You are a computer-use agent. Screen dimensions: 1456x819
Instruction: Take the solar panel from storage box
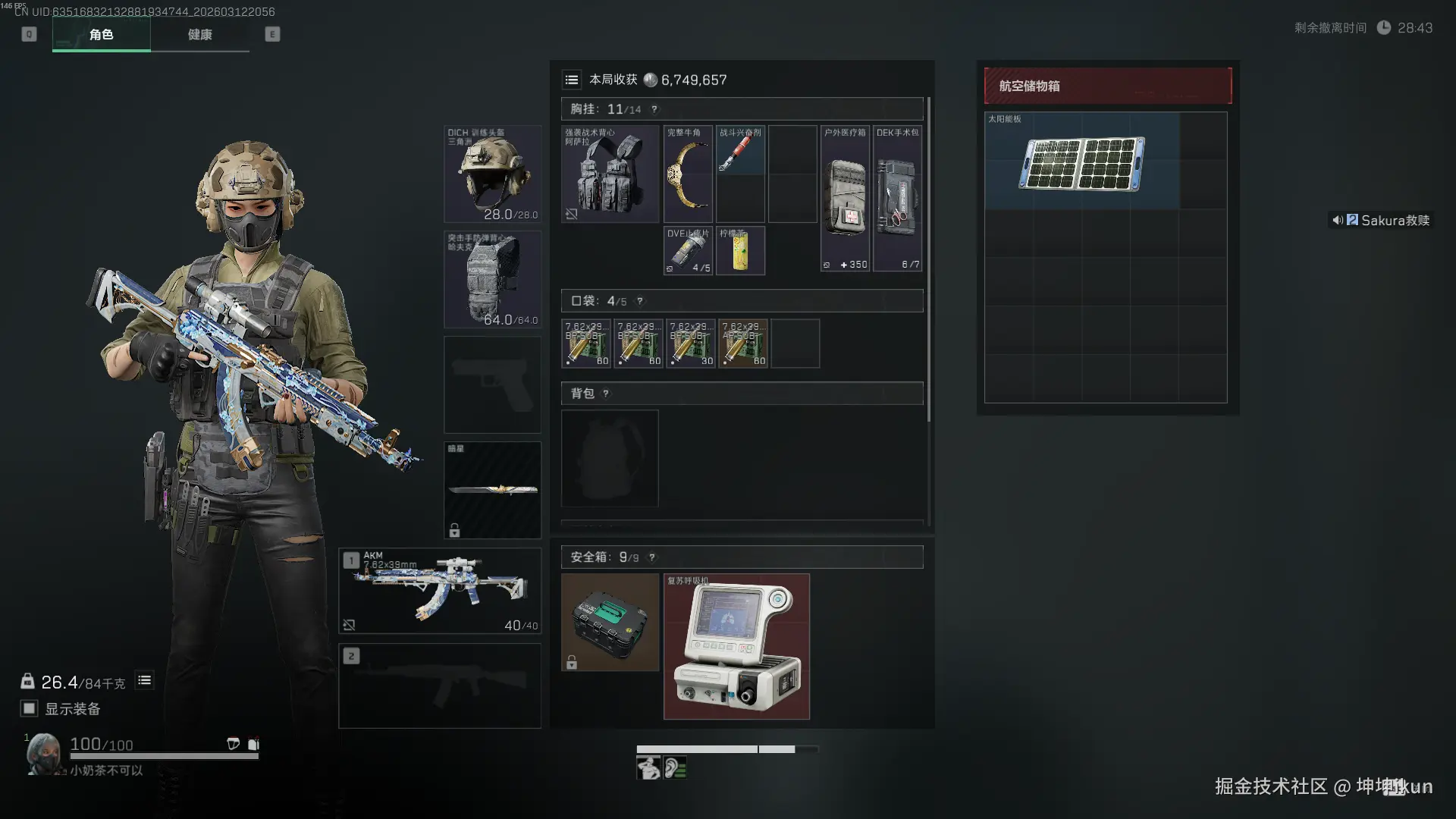tap(1082, 161)
